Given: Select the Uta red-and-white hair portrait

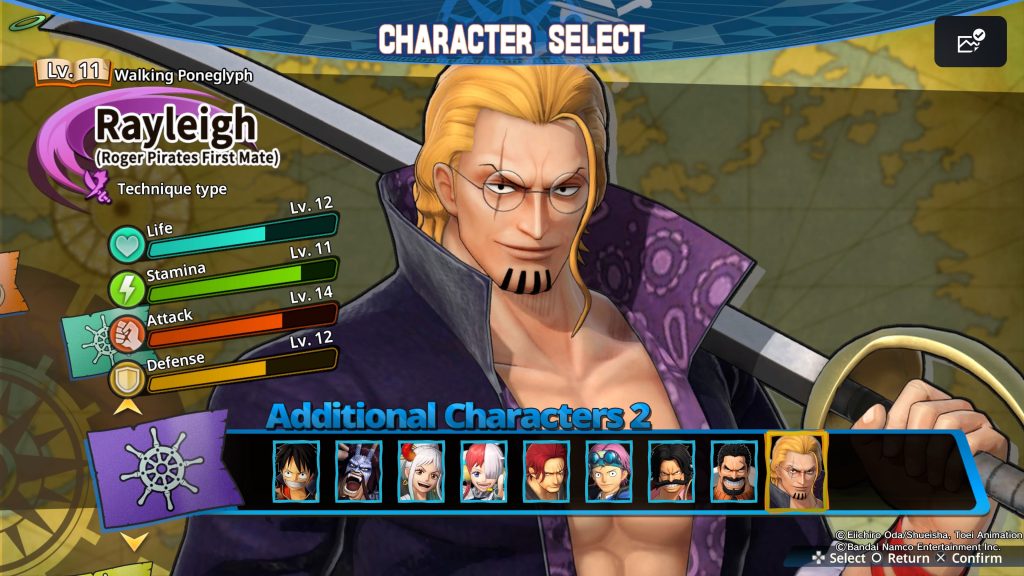Looking at the screenshot, I should point(483,471).
